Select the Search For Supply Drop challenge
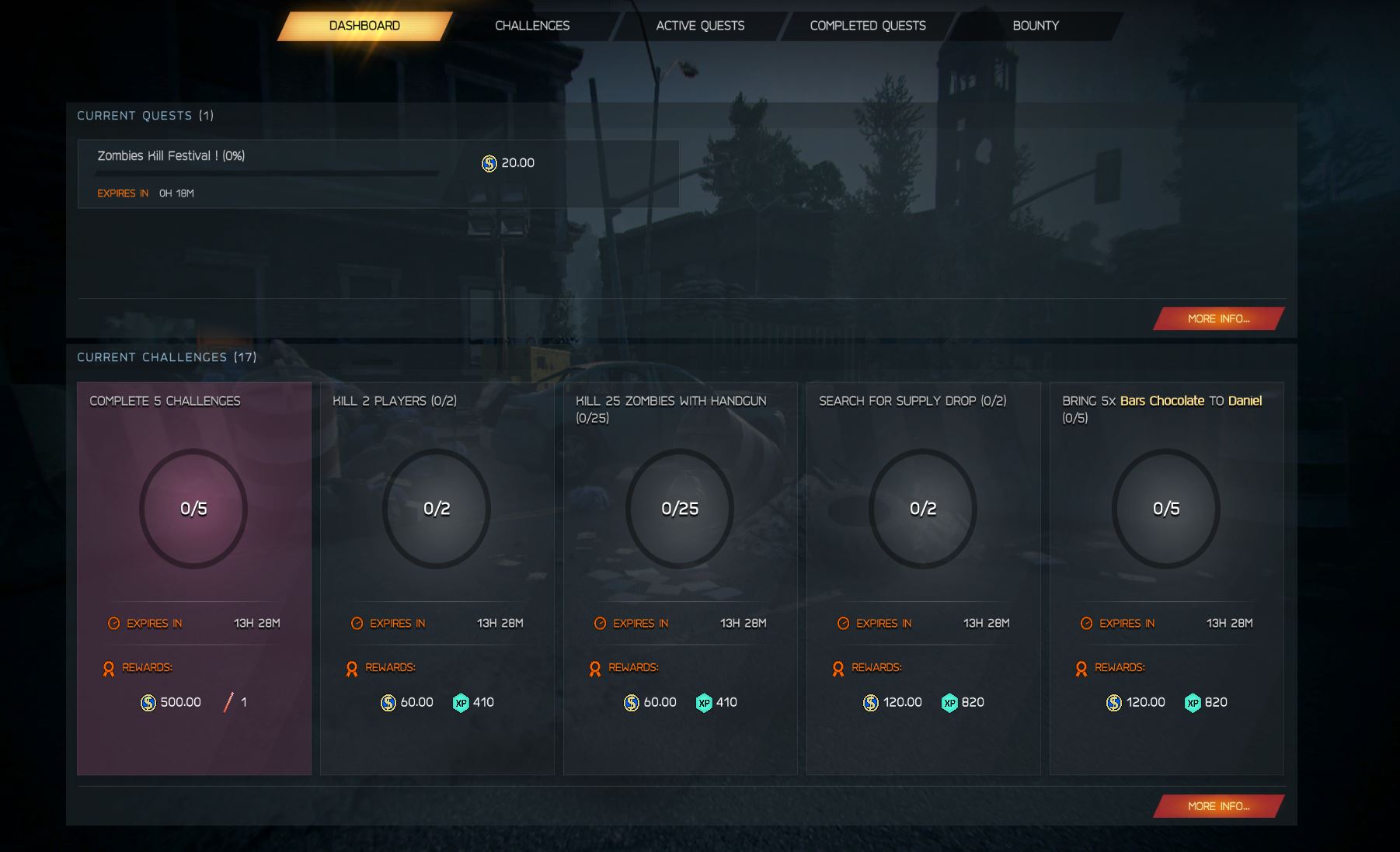This screenshot has height=852, width=1400. [x=923, y=578]
